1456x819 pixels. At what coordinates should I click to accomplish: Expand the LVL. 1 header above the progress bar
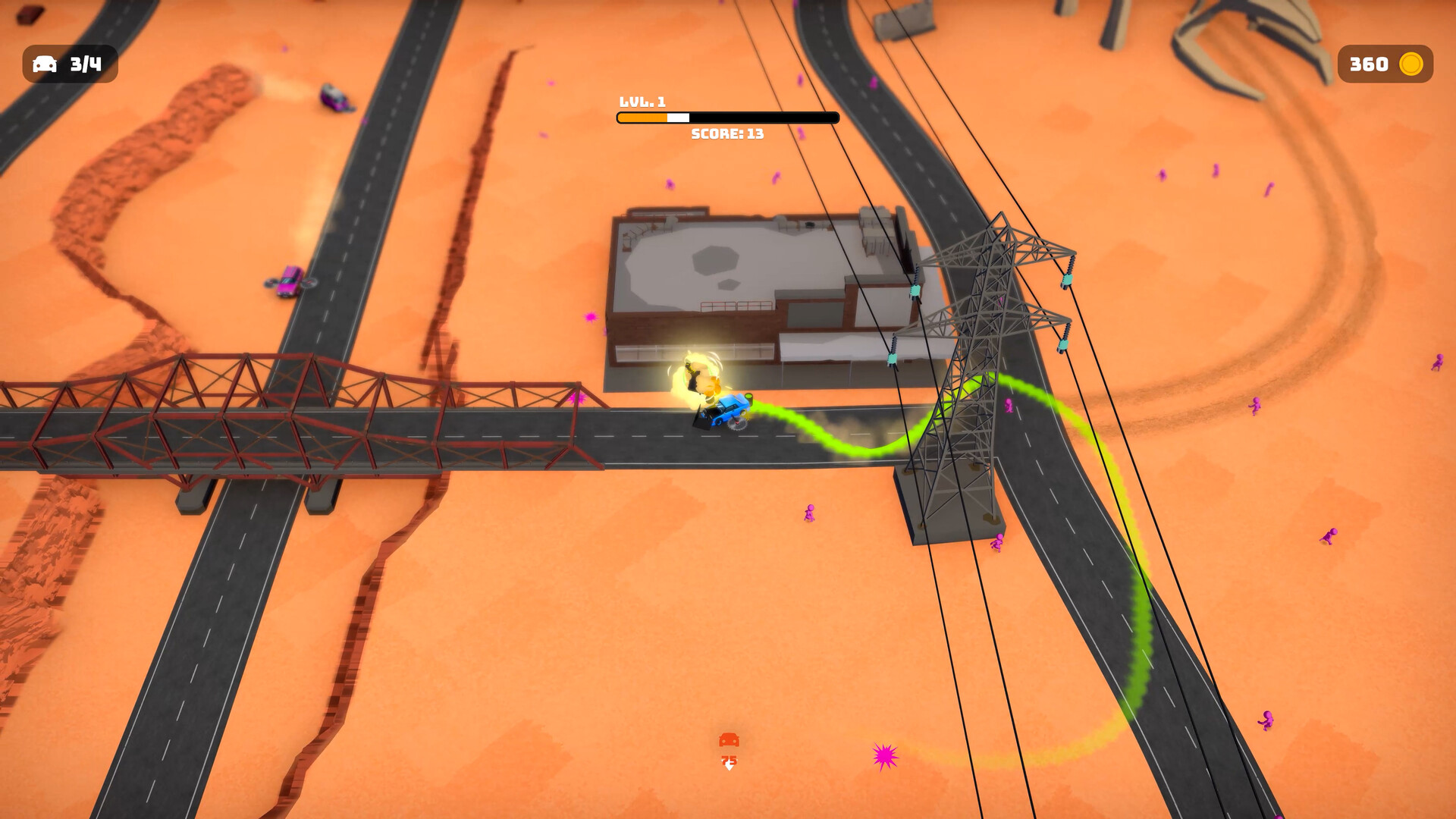coord(642,99)
